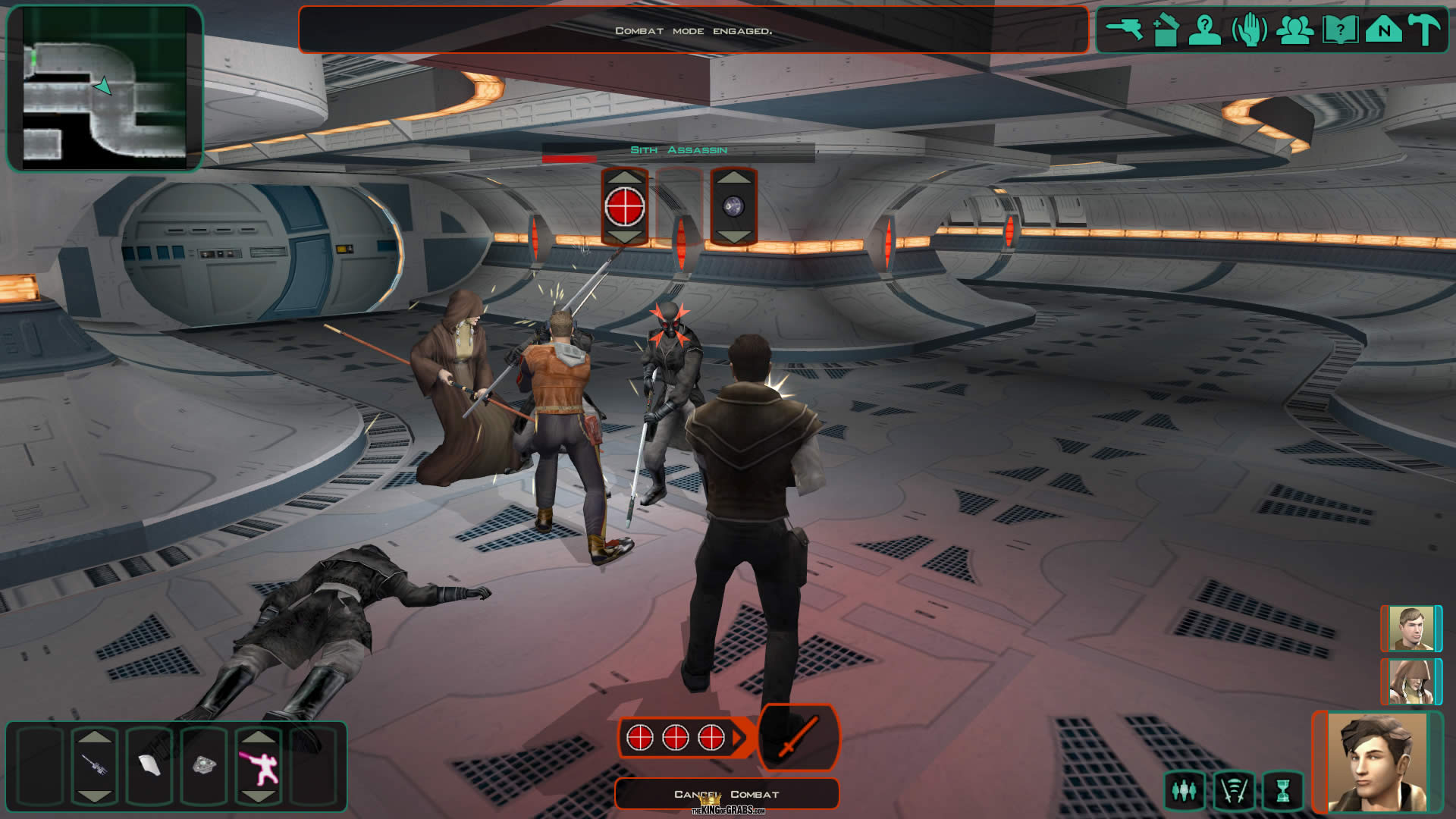
Task: Toggle solo mode with the three-figures button
Action: 1184,791
